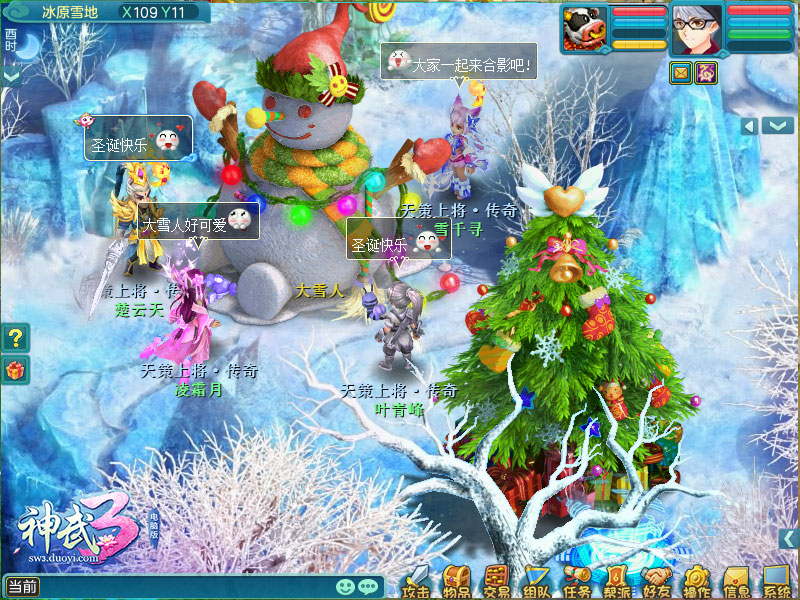Open the red gift box button
Image resolution: width=800 pixels, height=600 pixels.
point(15,370)
